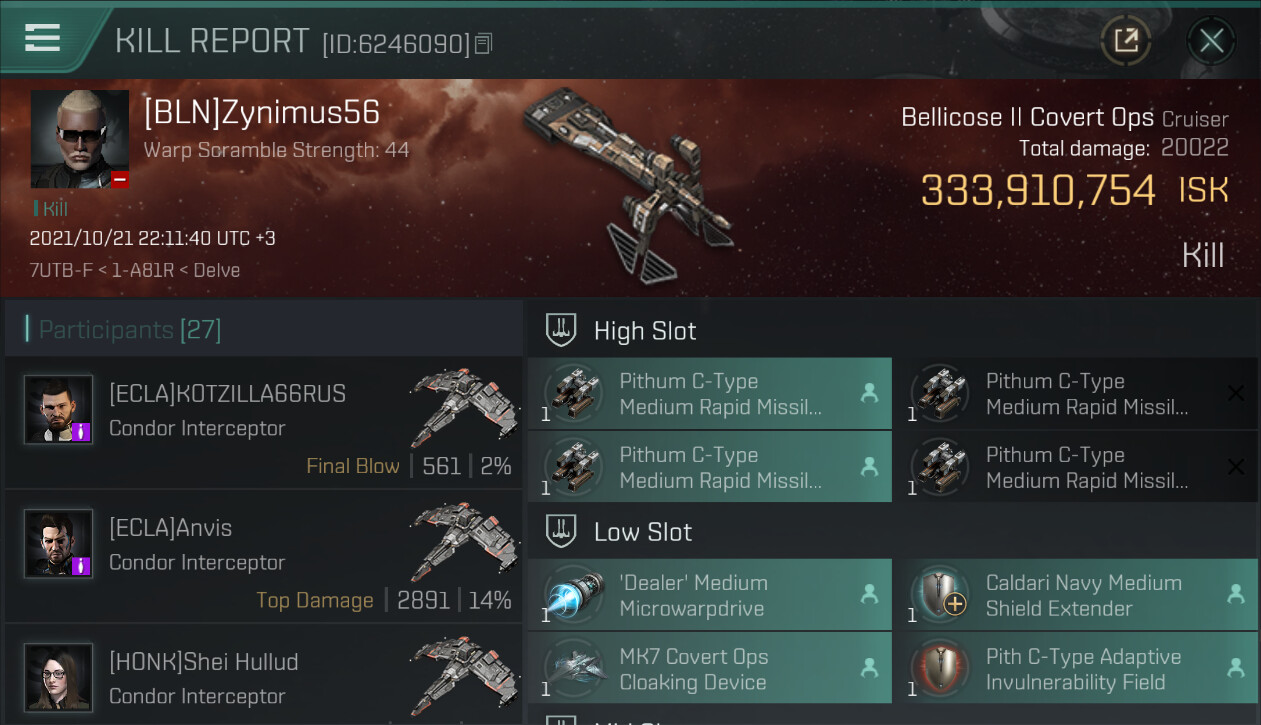Select the MK7 Covert Ops Cloaking Device
The image size is (1261, 725).
point(709,669)
